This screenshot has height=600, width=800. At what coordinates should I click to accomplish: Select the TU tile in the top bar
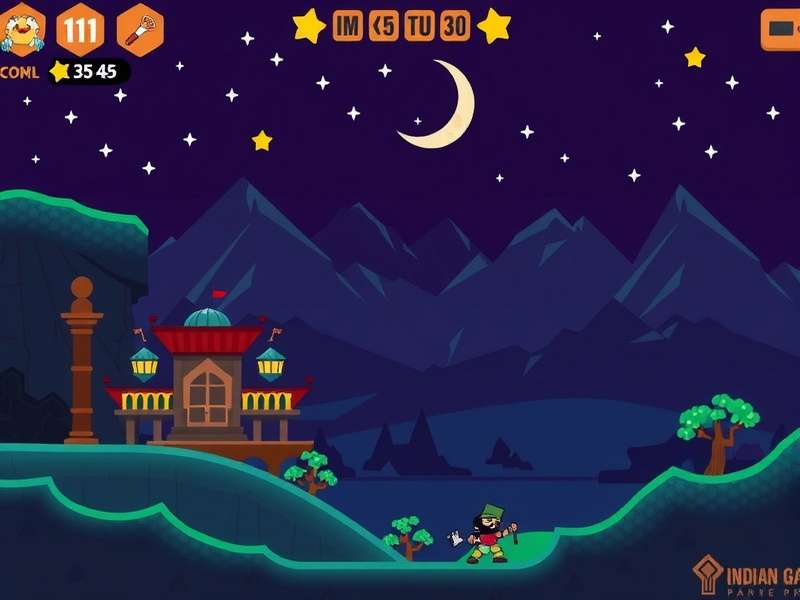(x=419, y=27)
